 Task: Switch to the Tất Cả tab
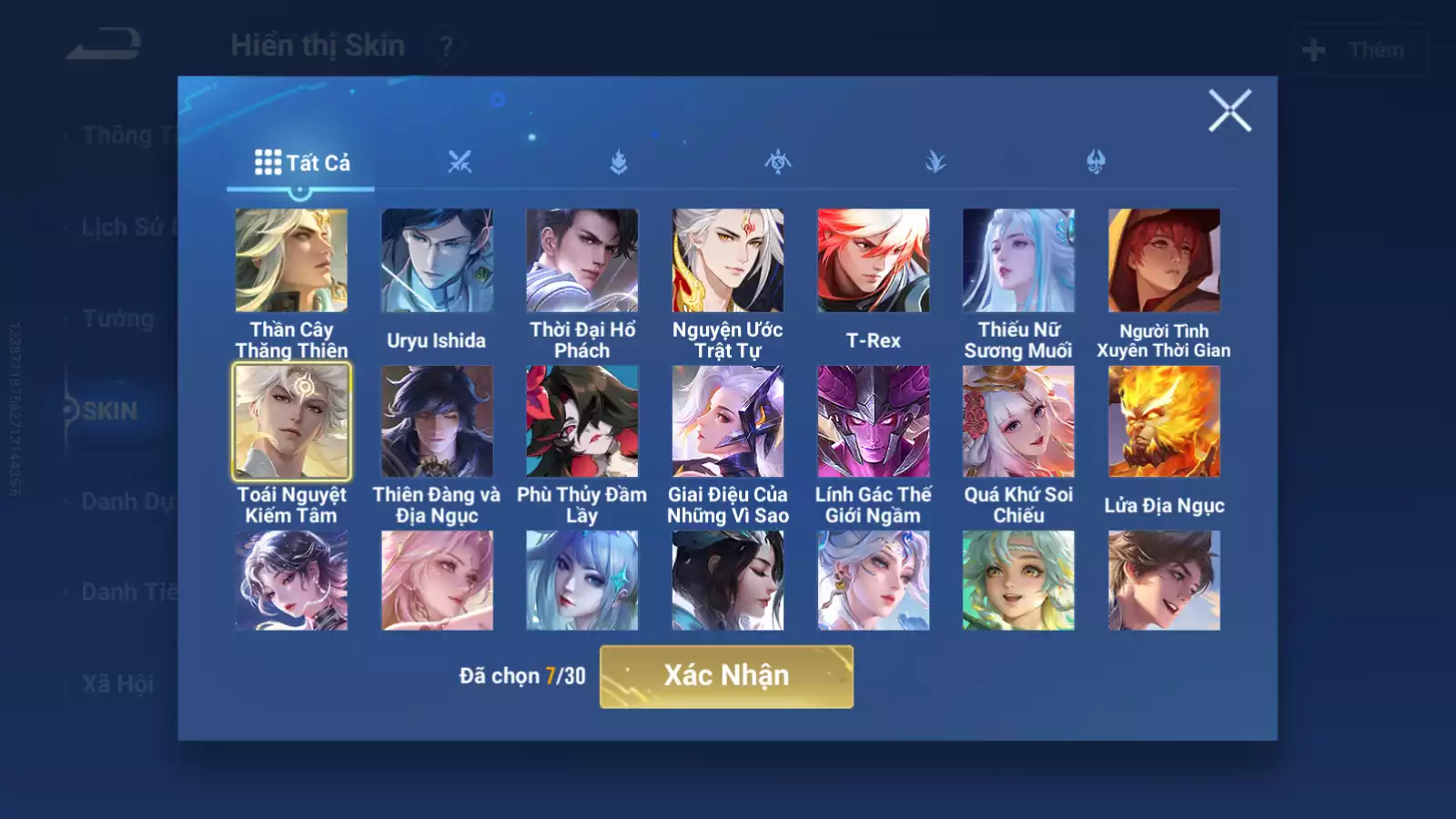pos(301,163)
